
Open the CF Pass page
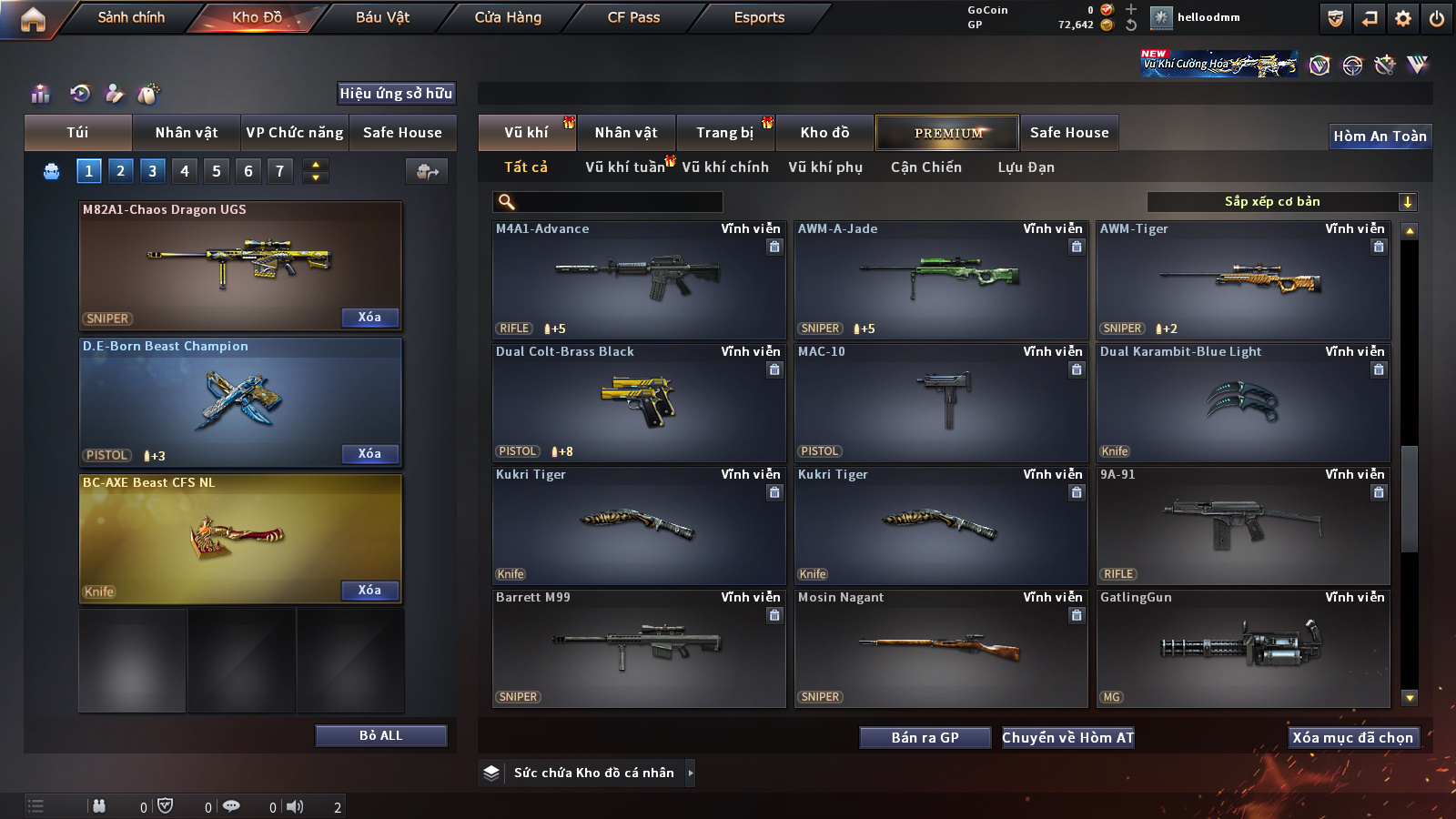pos(633,17)
